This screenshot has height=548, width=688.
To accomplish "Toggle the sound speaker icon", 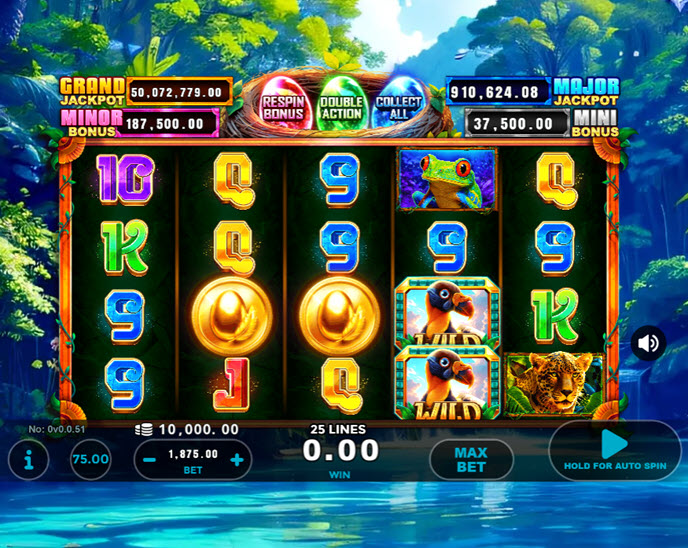I will click(648, 343).
